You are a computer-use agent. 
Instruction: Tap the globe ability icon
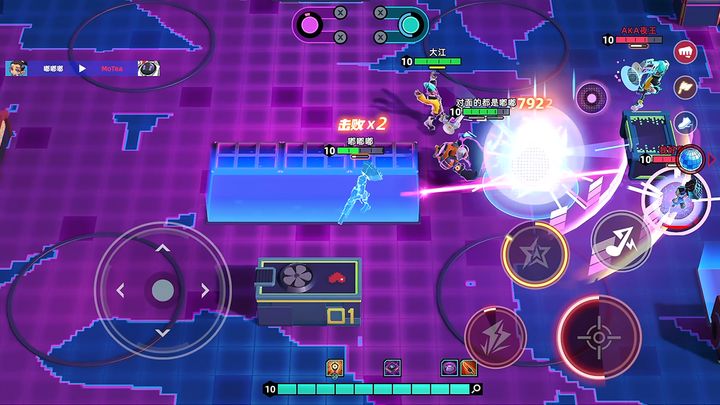click(690, 158)
